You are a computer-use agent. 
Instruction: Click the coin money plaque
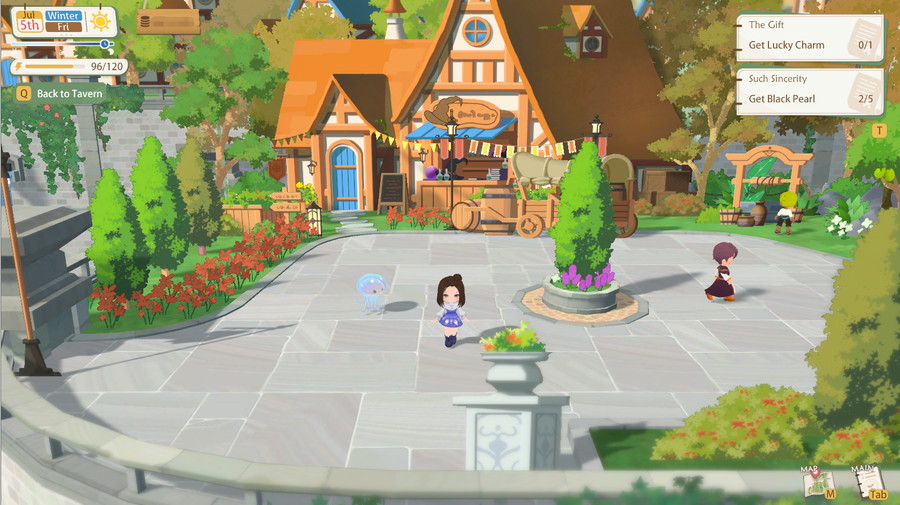click(x=167, y=21)
